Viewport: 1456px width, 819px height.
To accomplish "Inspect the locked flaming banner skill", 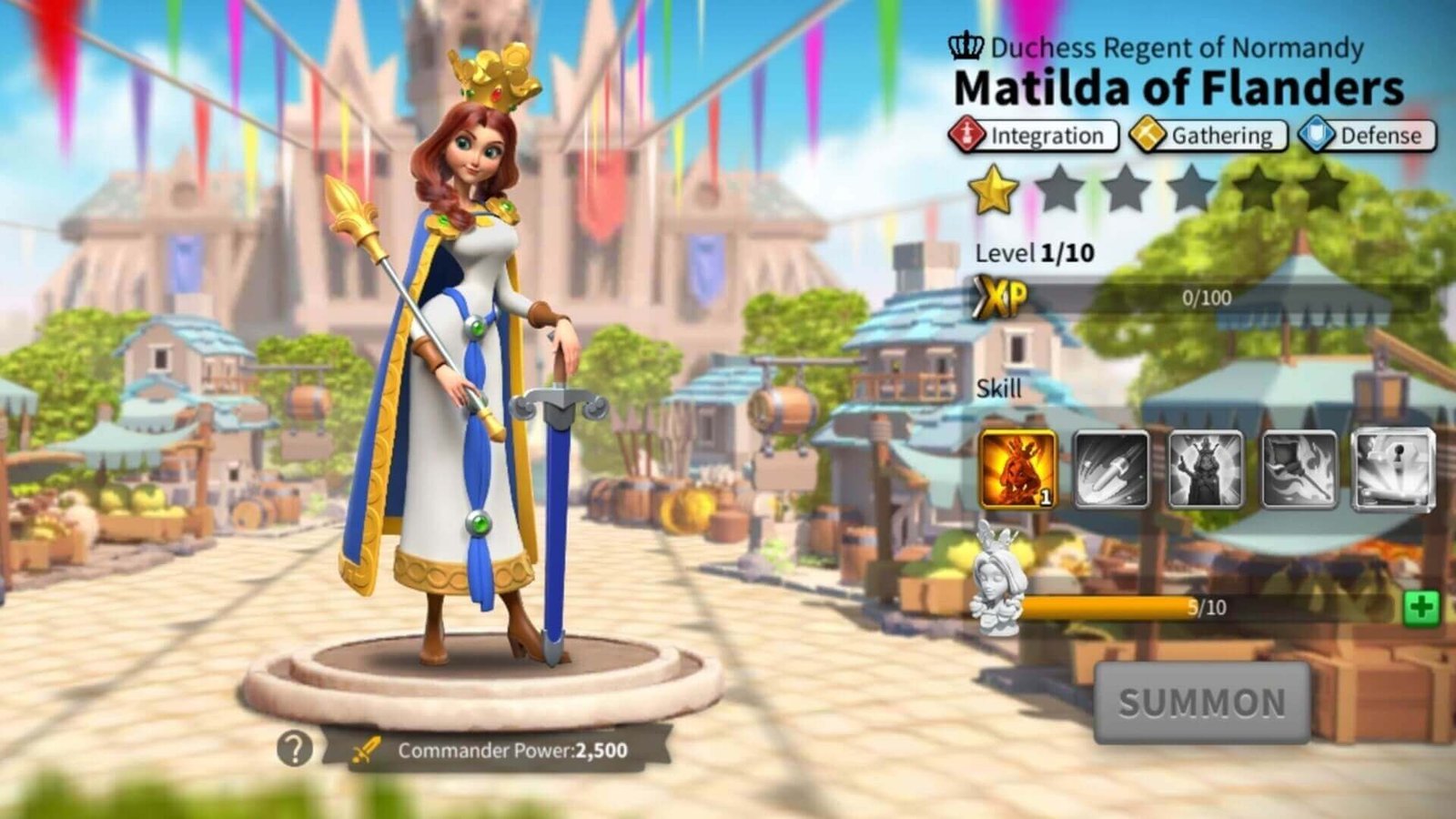I will (1299, 470).
